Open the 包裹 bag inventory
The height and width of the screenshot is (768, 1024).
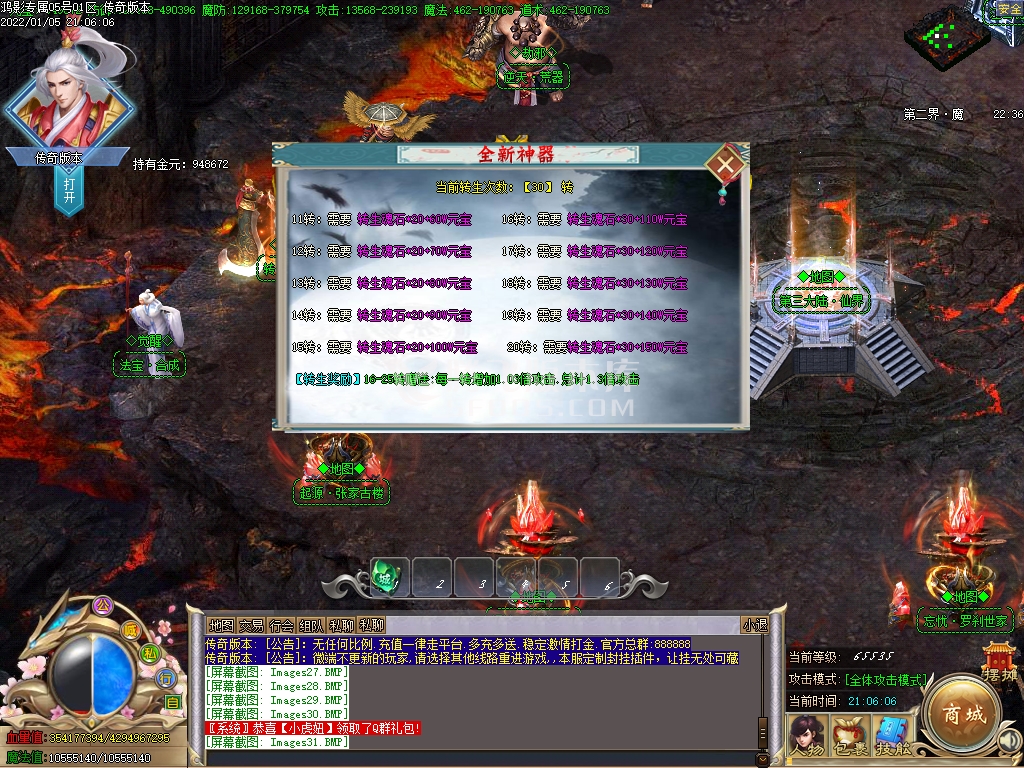coord(849,735)
